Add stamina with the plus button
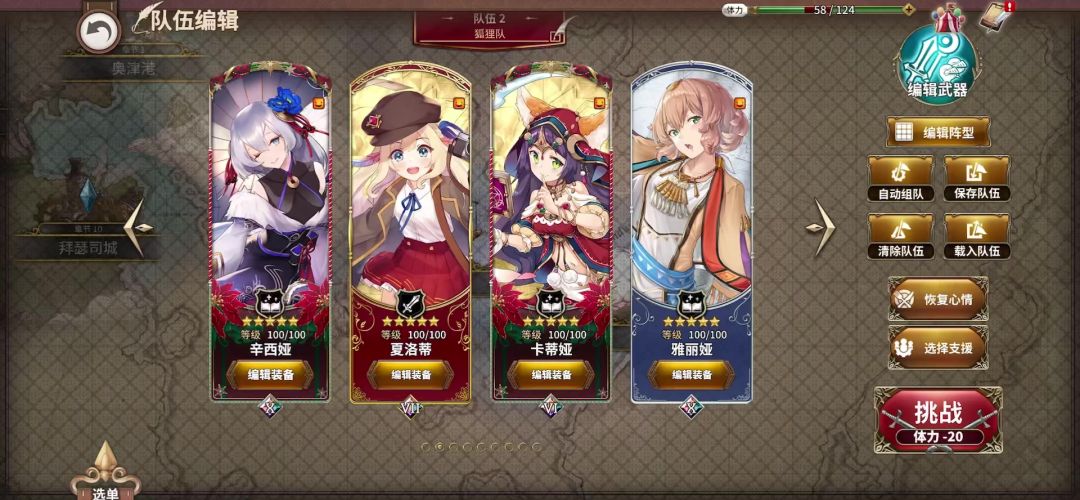The width and height of the screenshot is (1080, 500). pos(908,10)
